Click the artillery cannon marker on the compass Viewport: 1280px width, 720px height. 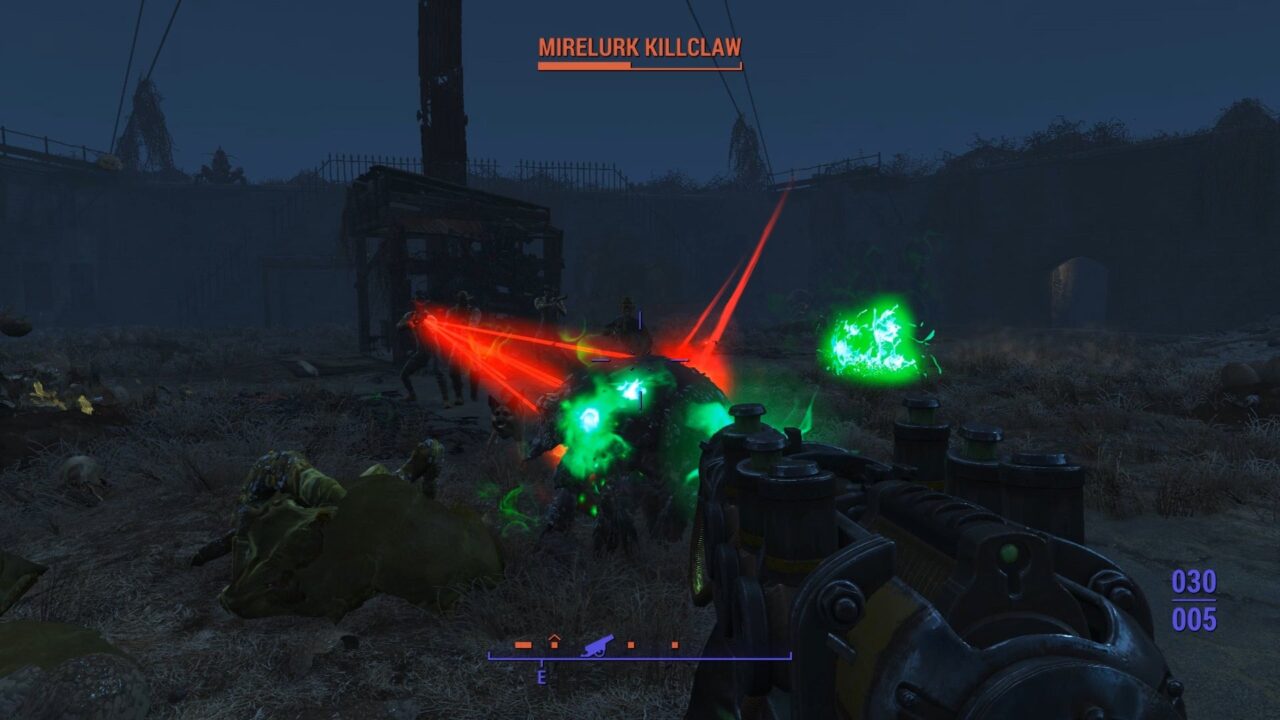click(597, 645)
